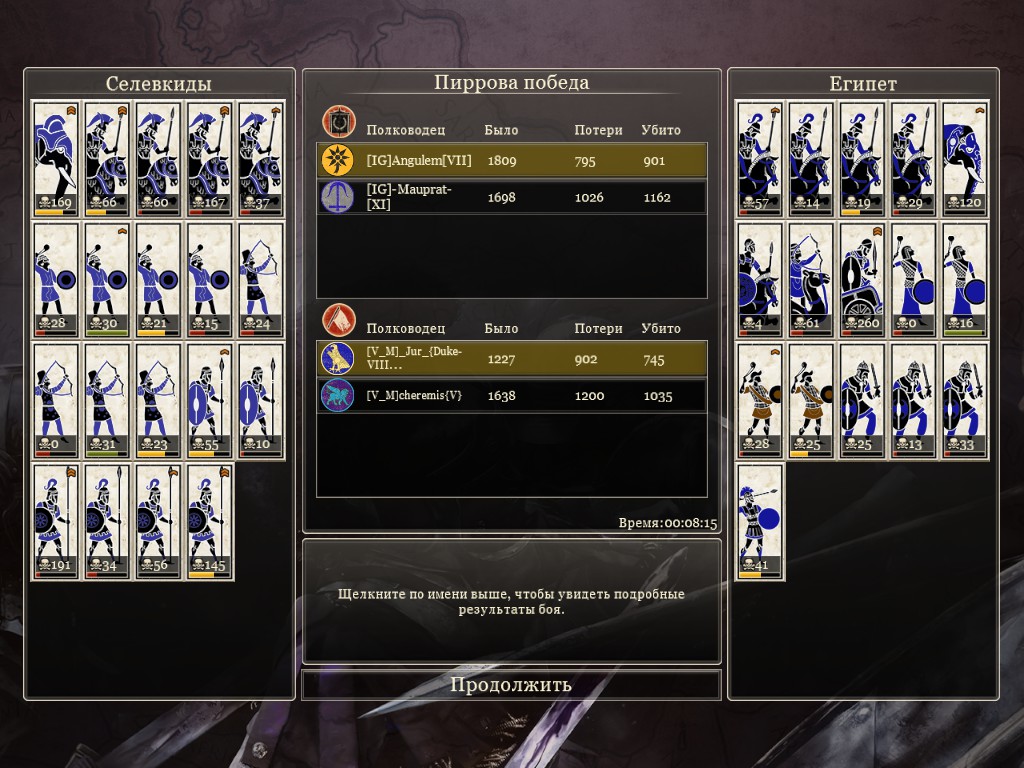Select the Egyptian chariot card with 260 kills
Image resolution: width=1024 pixels, height=768 pixels.
click(863, 279)
